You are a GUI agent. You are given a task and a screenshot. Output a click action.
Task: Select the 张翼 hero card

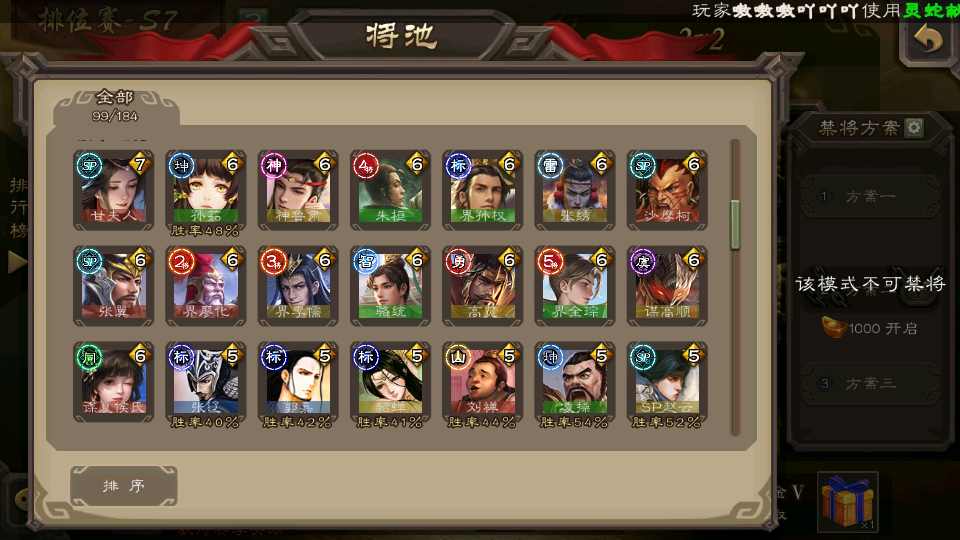point(114,286)
